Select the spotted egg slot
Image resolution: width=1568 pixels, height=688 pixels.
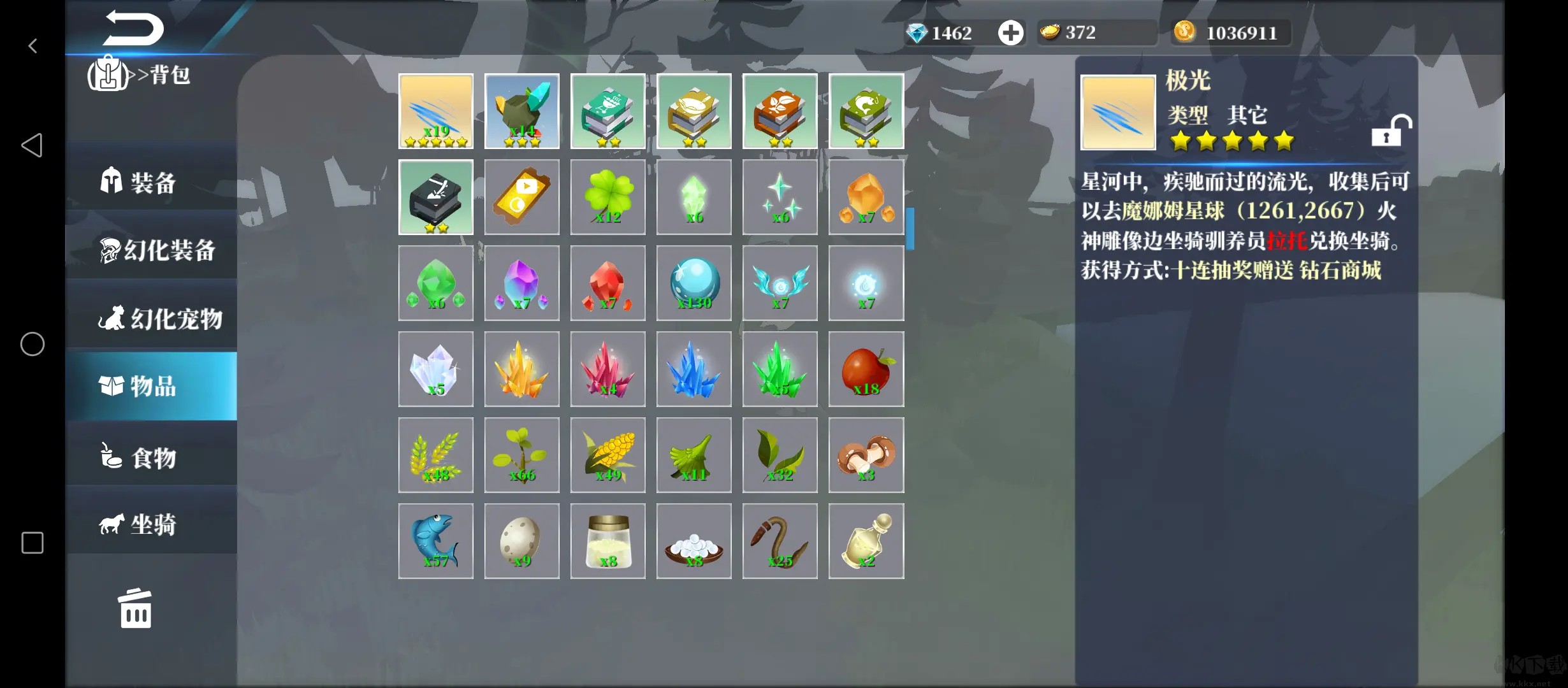(x=522, y=541)
